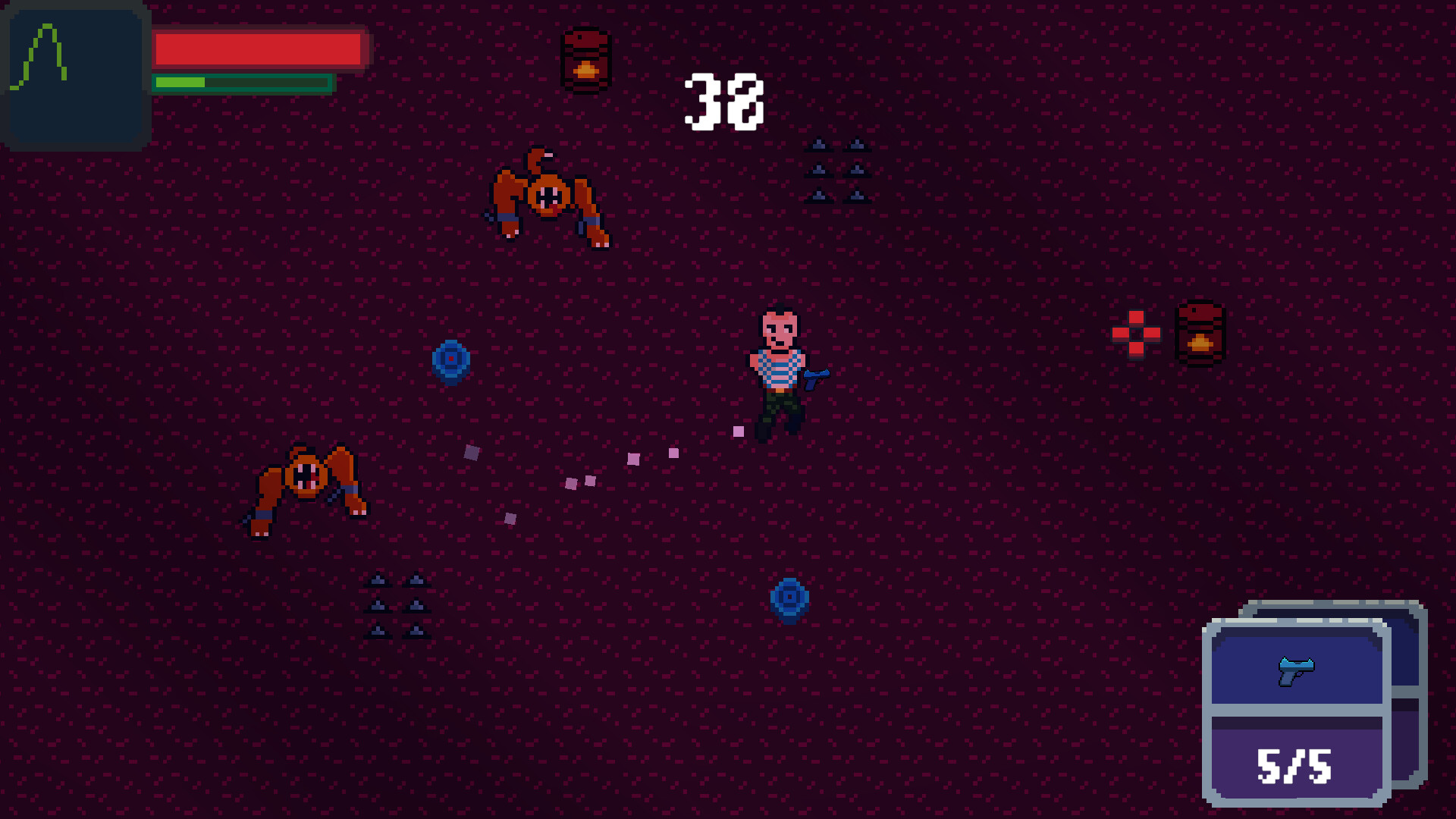Click the red health bar
This screenshot has width=1456, height=819.
(x=258, y=47)
